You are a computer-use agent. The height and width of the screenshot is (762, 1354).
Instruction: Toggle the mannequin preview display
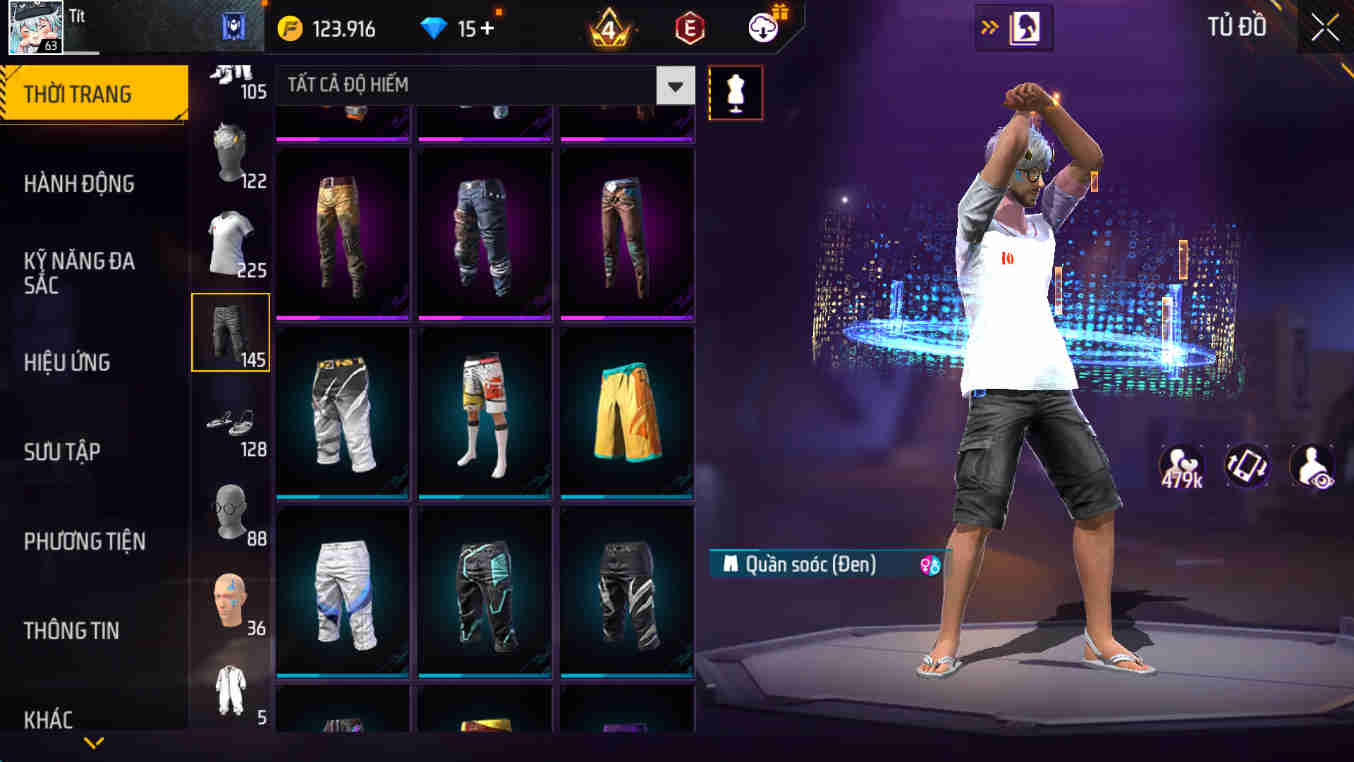[736, 92]
